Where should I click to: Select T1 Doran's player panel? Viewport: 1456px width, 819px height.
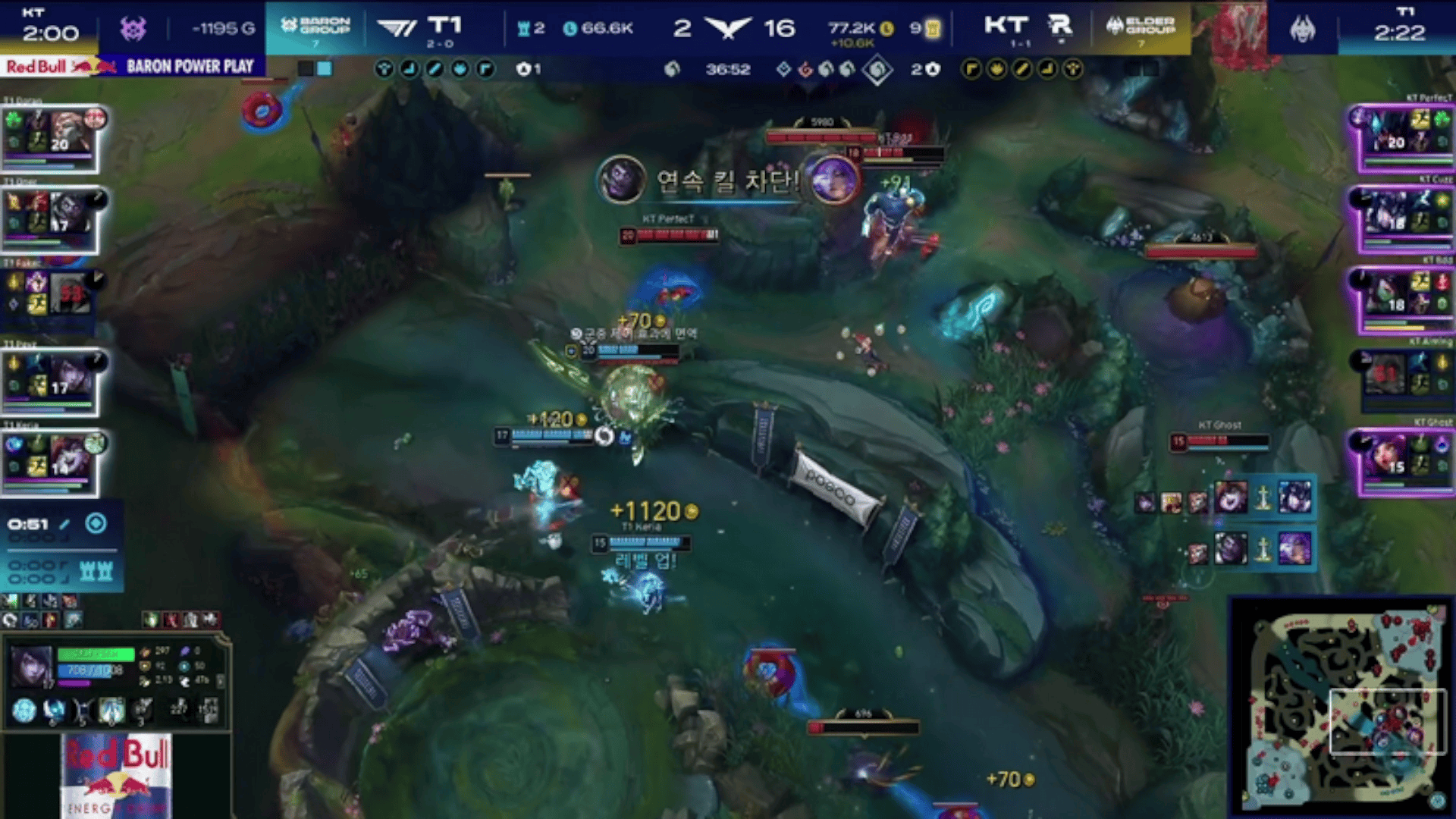[x=52, y=136]
